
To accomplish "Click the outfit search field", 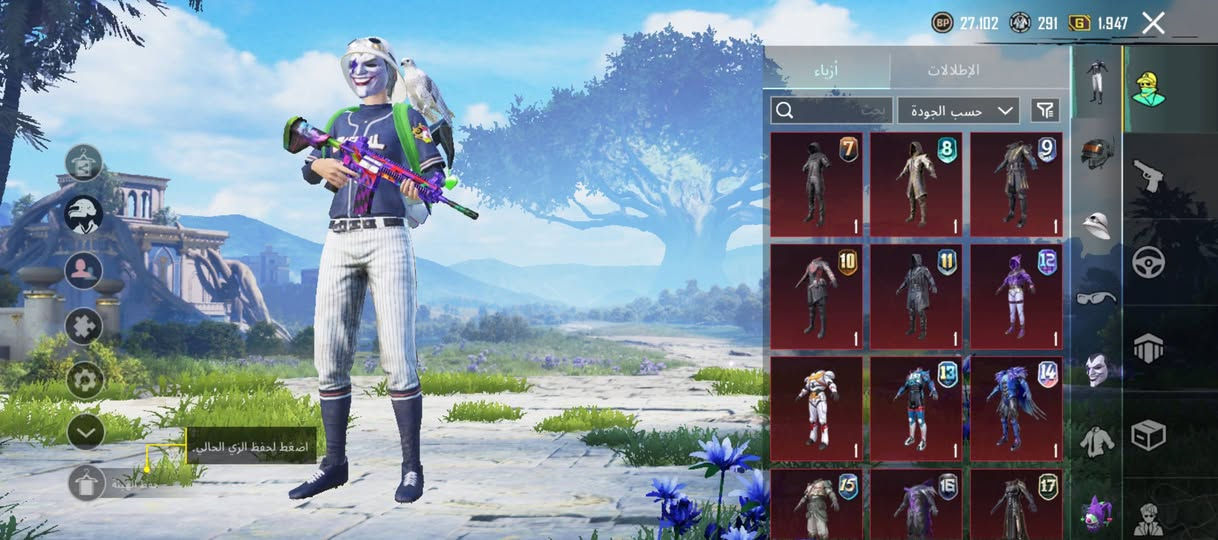I will tap(832, 110).
